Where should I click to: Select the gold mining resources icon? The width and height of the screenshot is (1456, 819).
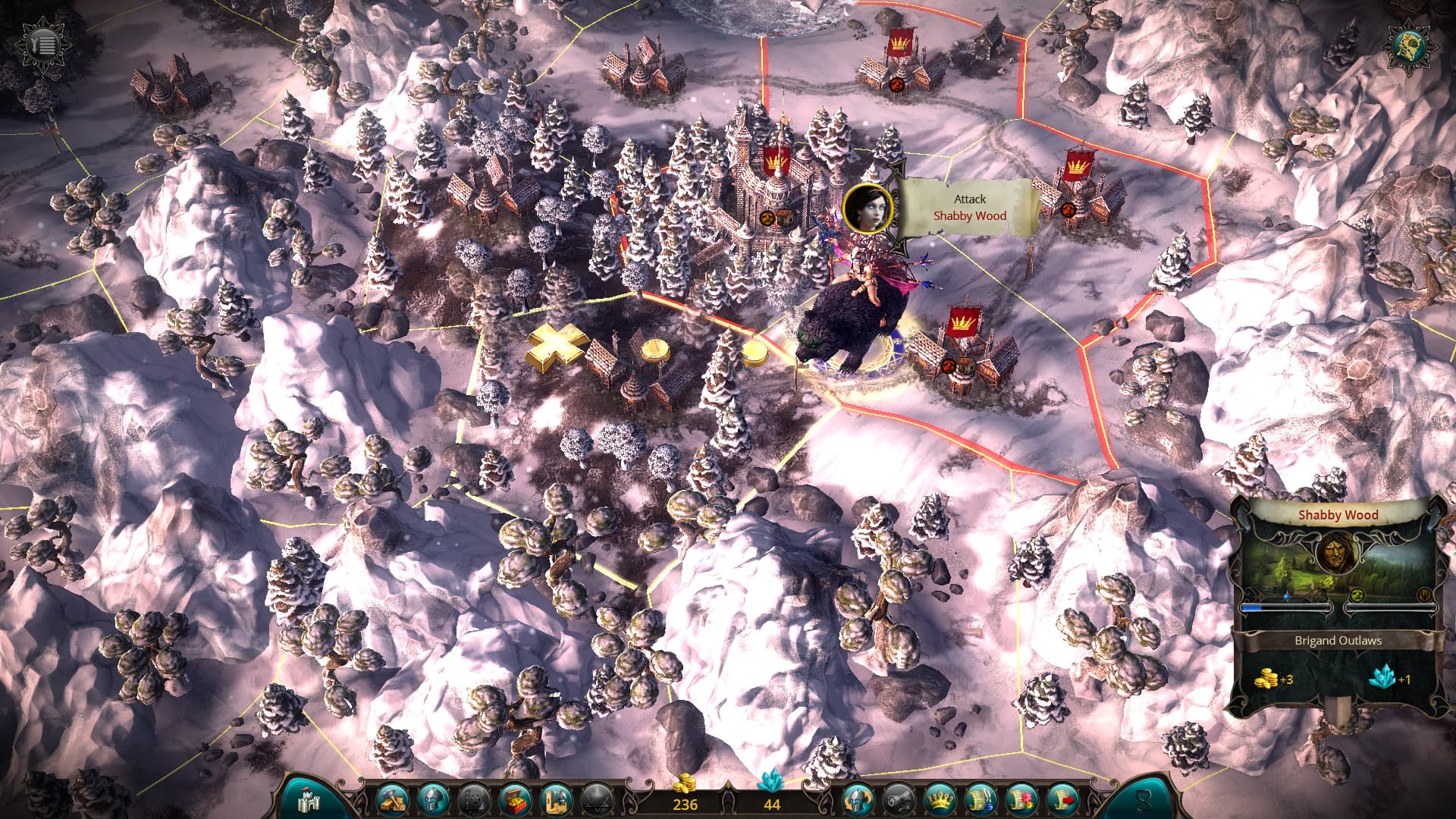coord(394,799)
